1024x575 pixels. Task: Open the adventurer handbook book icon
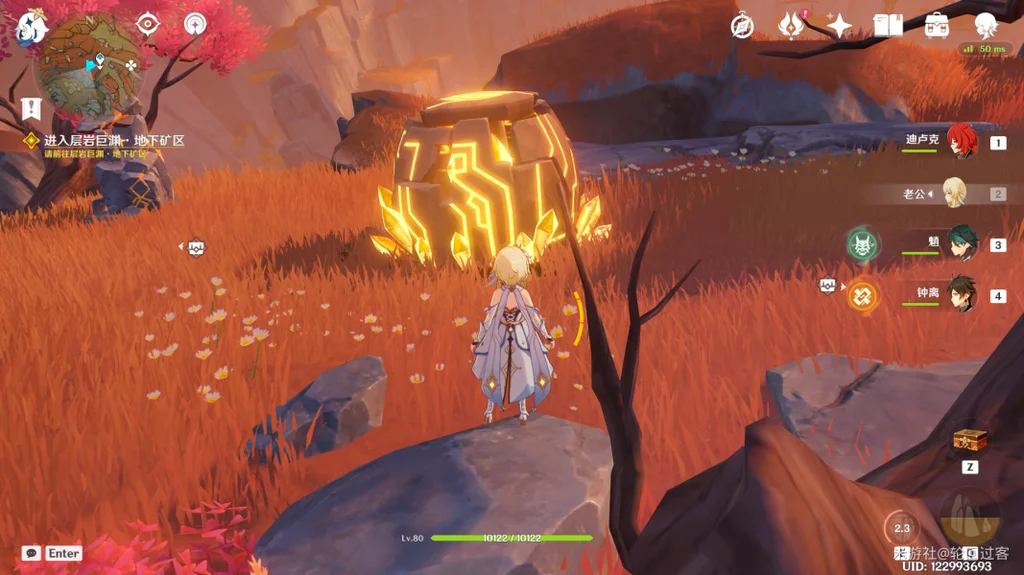point(888,26)
